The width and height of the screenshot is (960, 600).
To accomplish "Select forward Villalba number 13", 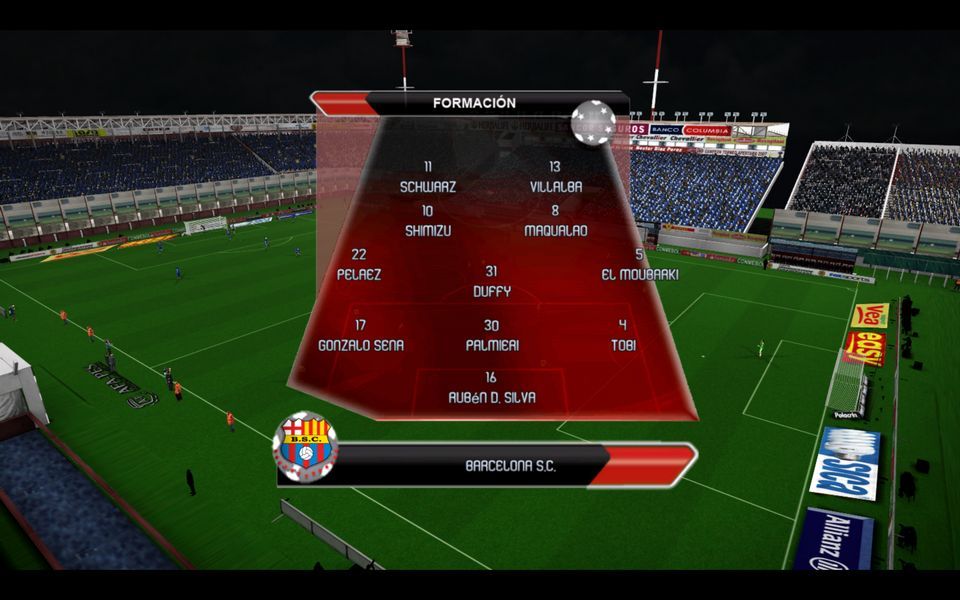I will click(x=555, y=177).
